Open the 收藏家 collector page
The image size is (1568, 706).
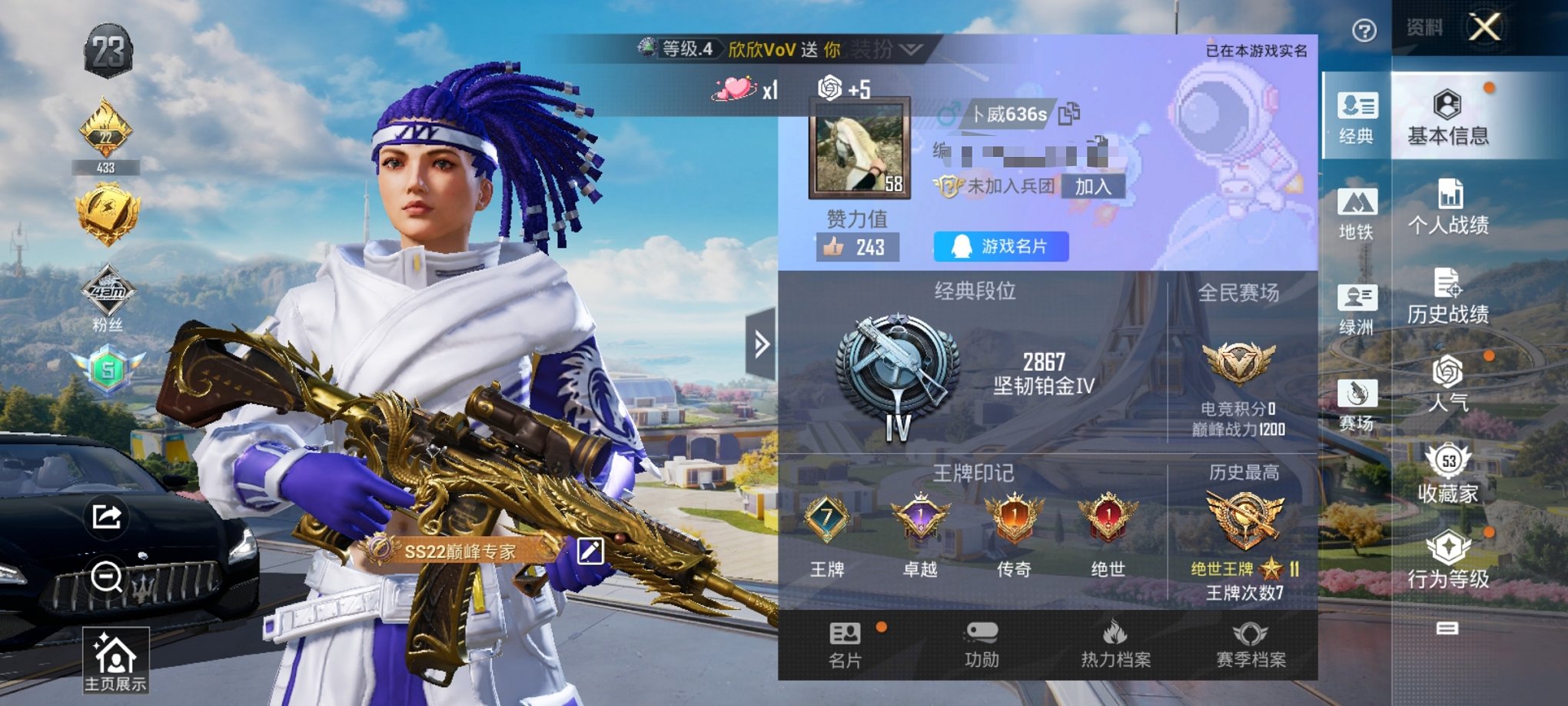1447,474
